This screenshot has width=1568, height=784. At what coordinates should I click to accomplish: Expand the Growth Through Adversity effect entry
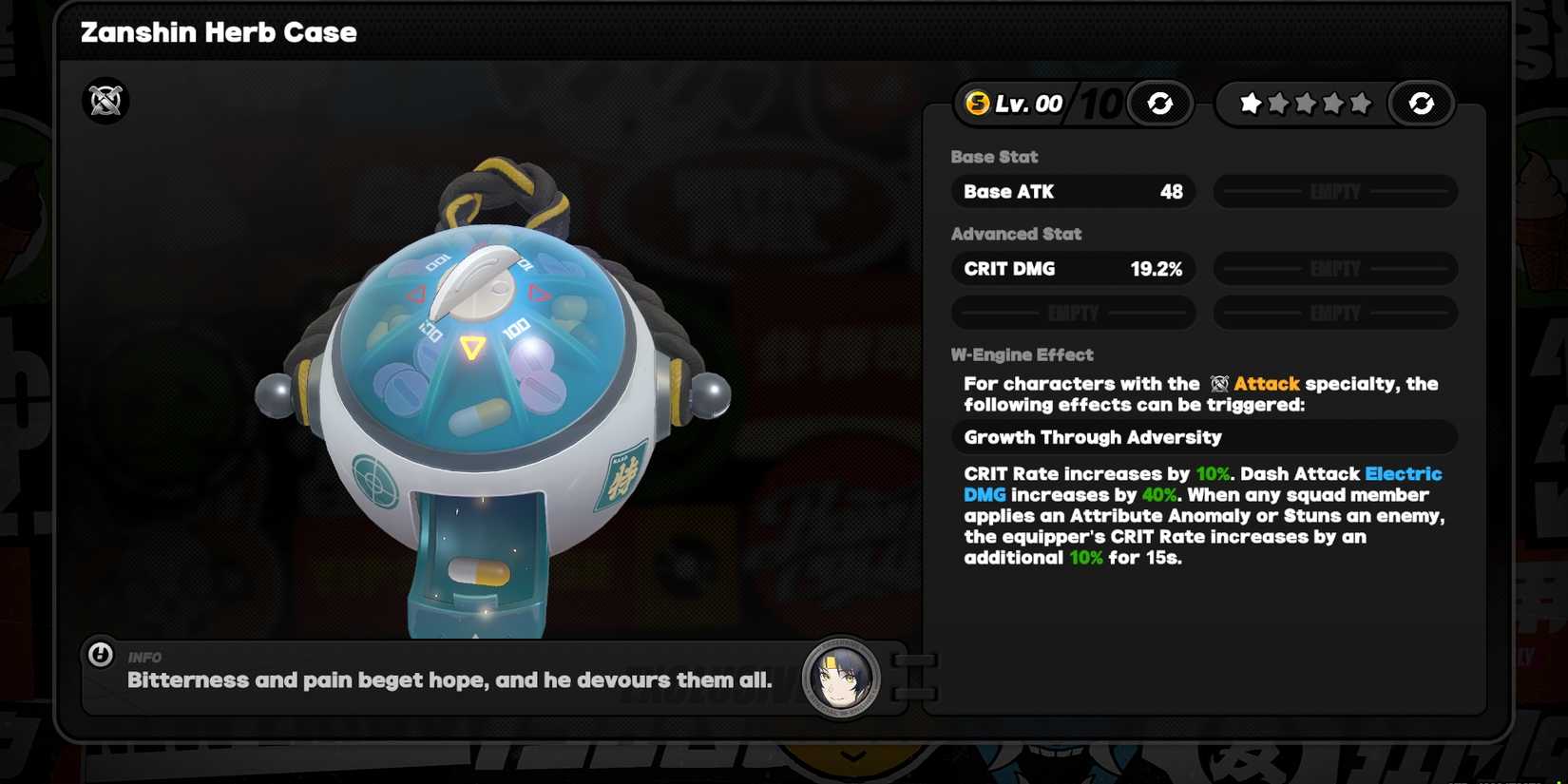[1204, 437]
